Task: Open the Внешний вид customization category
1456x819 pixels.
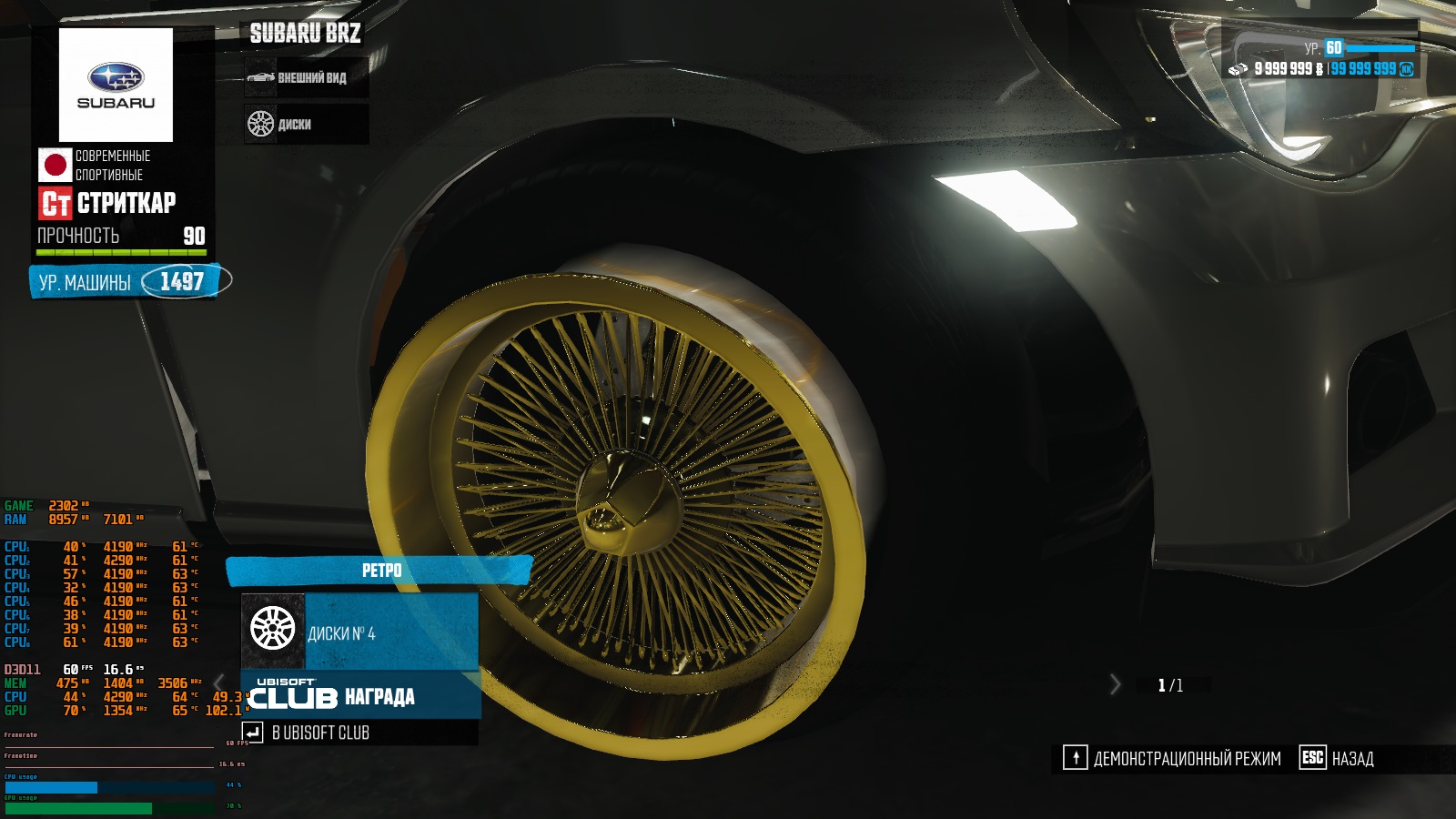Action: (306, 78)
